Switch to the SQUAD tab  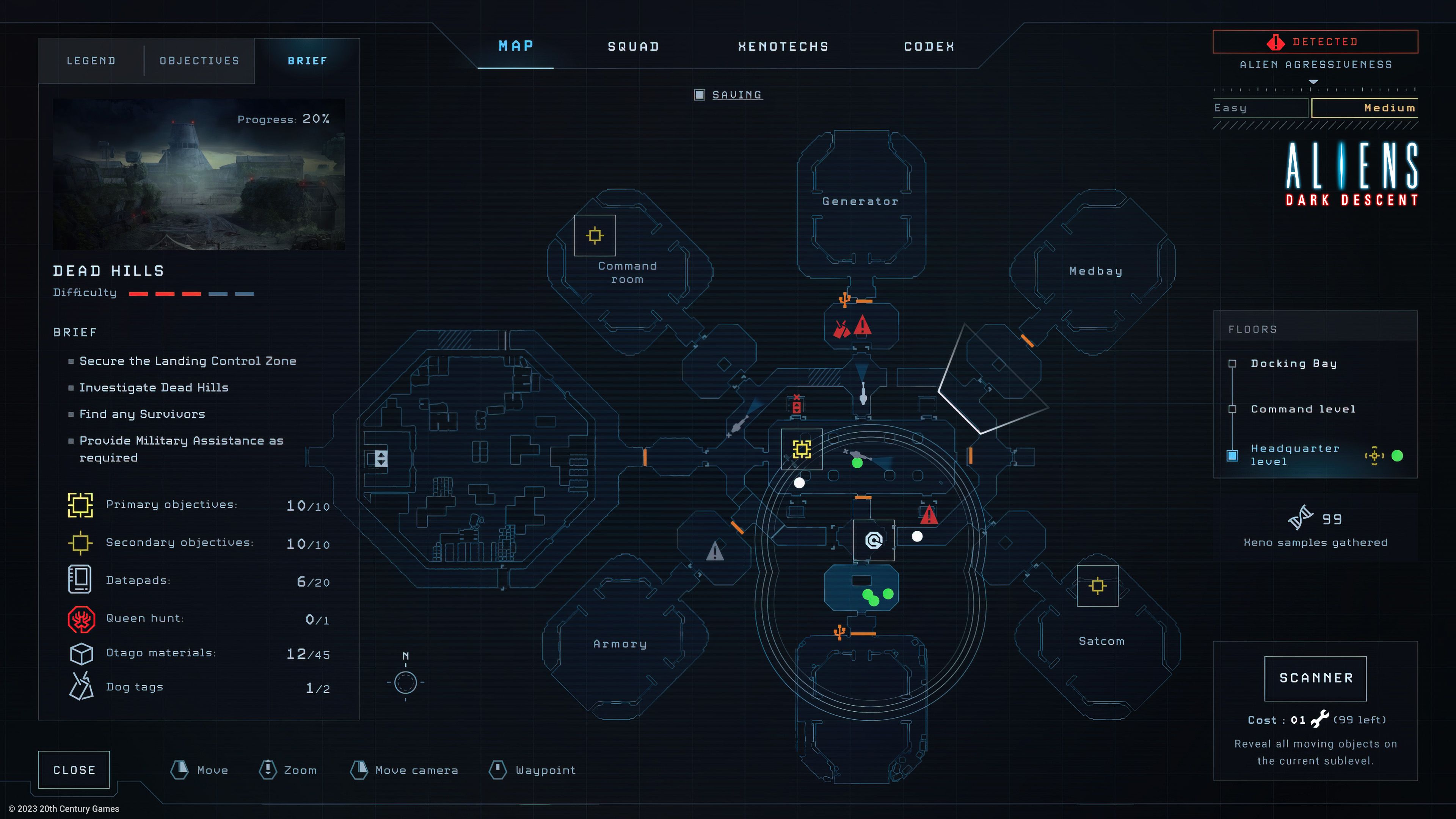click(x=632, y=46)
